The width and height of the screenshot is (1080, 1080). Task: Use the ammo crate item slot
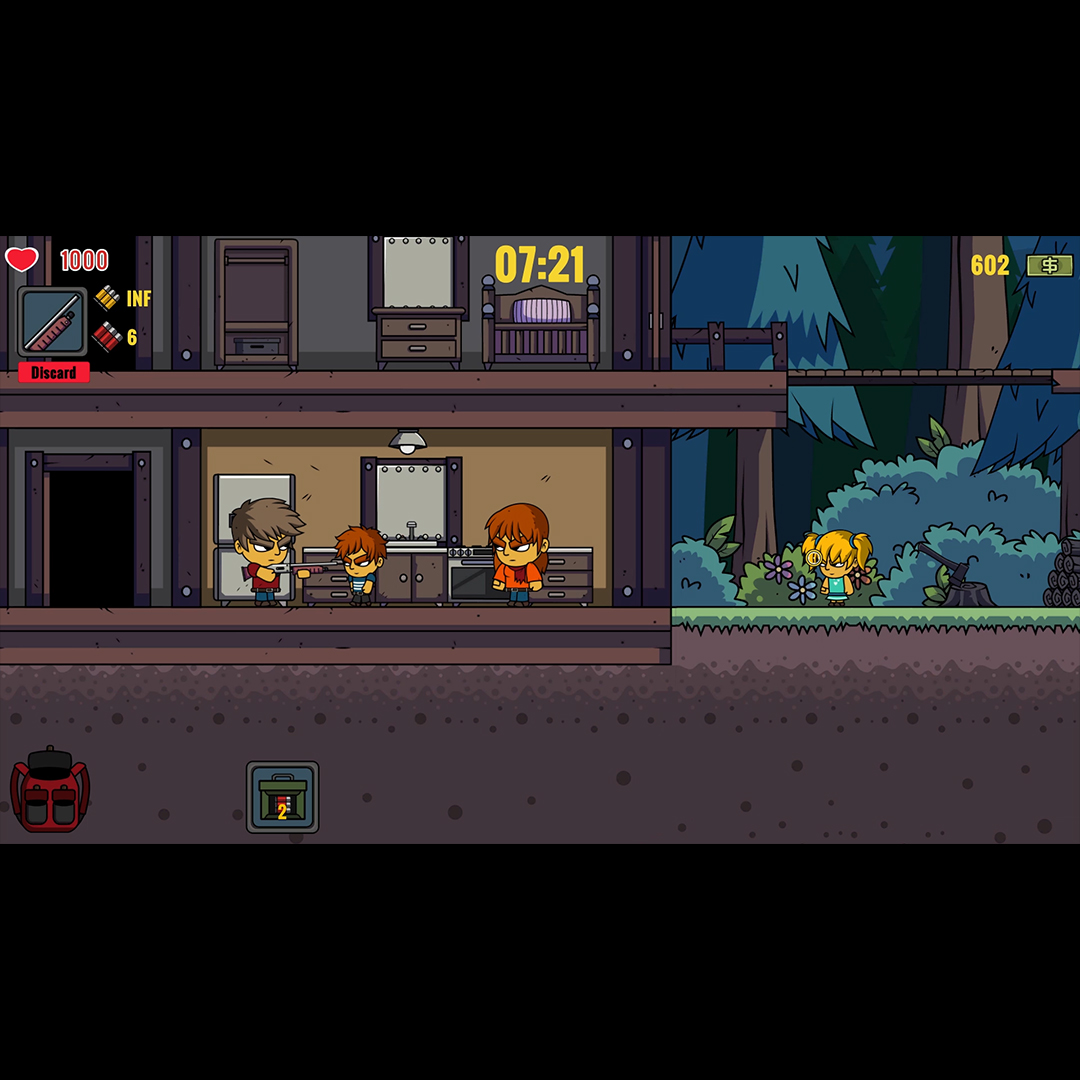[x=283, y=797]
